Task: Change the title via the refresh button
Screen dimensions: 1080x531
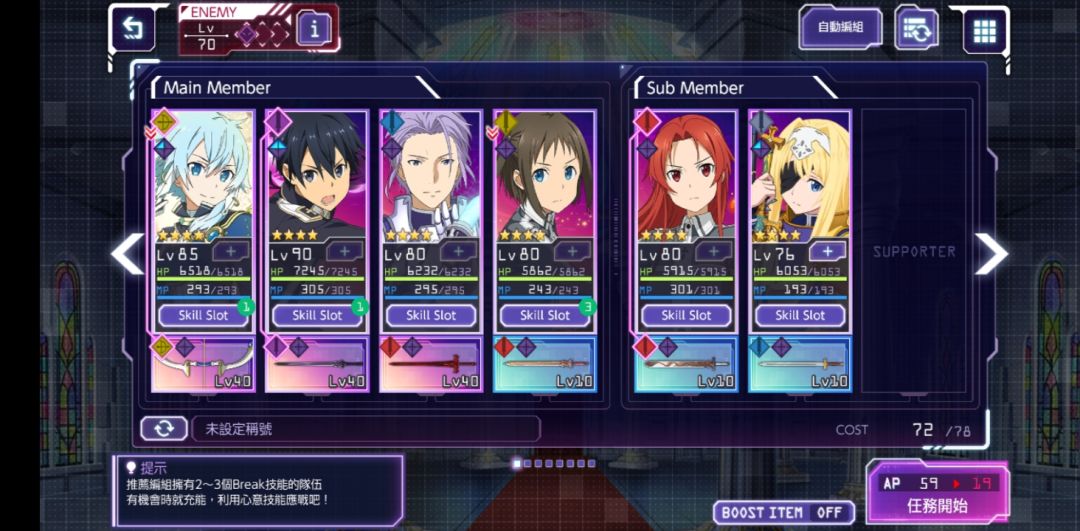Action: (163, 429)
